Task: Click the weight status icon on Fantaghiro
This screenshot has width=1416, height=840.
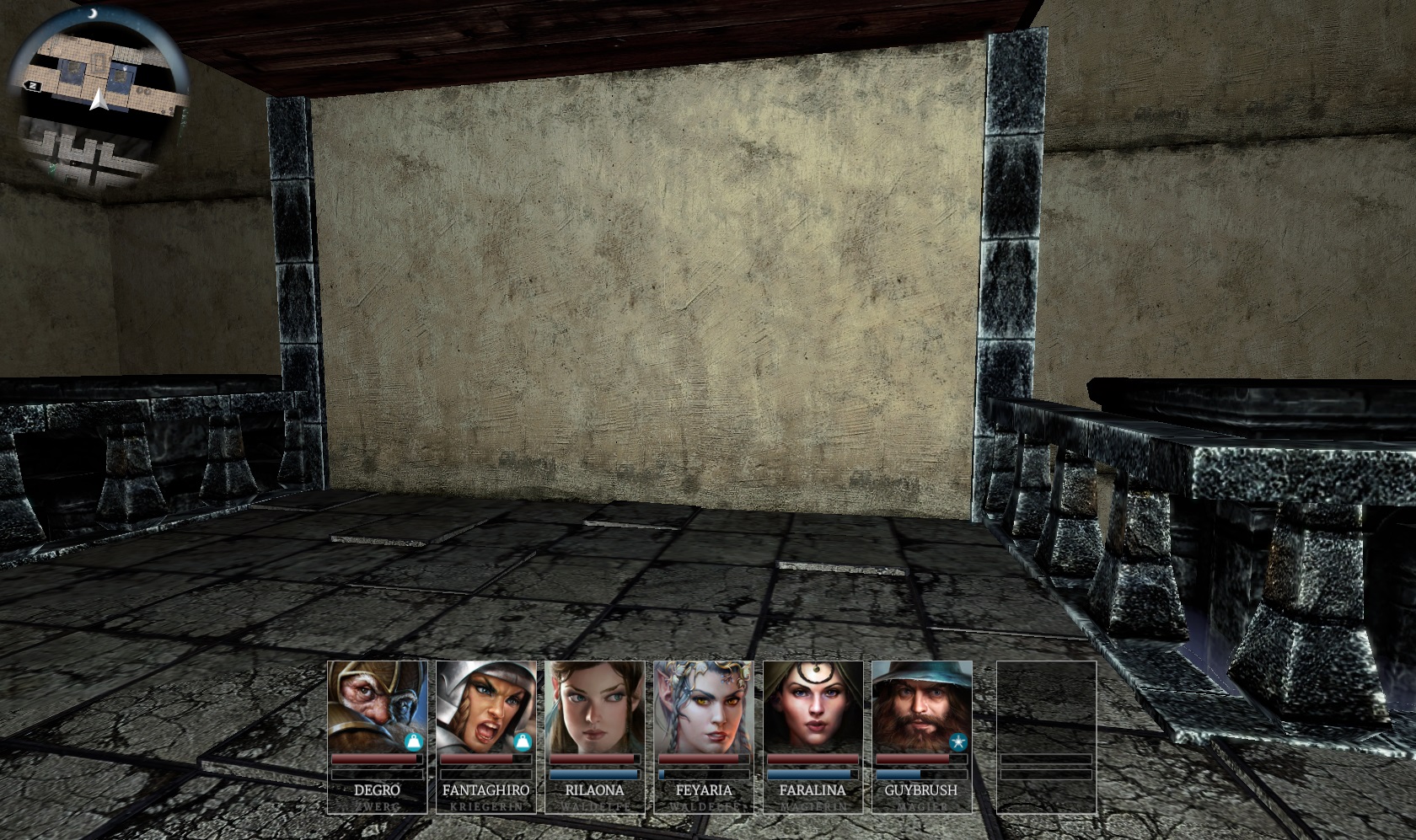Action: [x=523, y=742]
